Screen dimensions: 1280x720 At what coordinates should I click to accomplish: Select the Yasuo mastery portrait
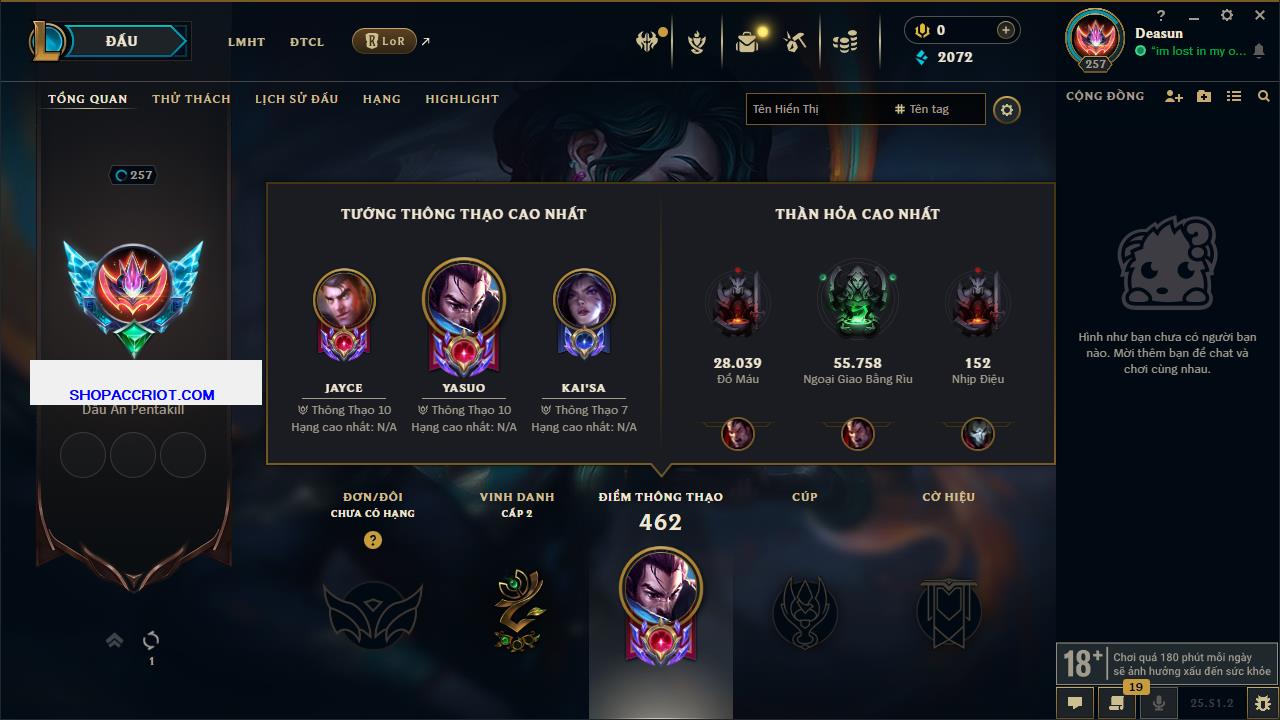[464, 299]
